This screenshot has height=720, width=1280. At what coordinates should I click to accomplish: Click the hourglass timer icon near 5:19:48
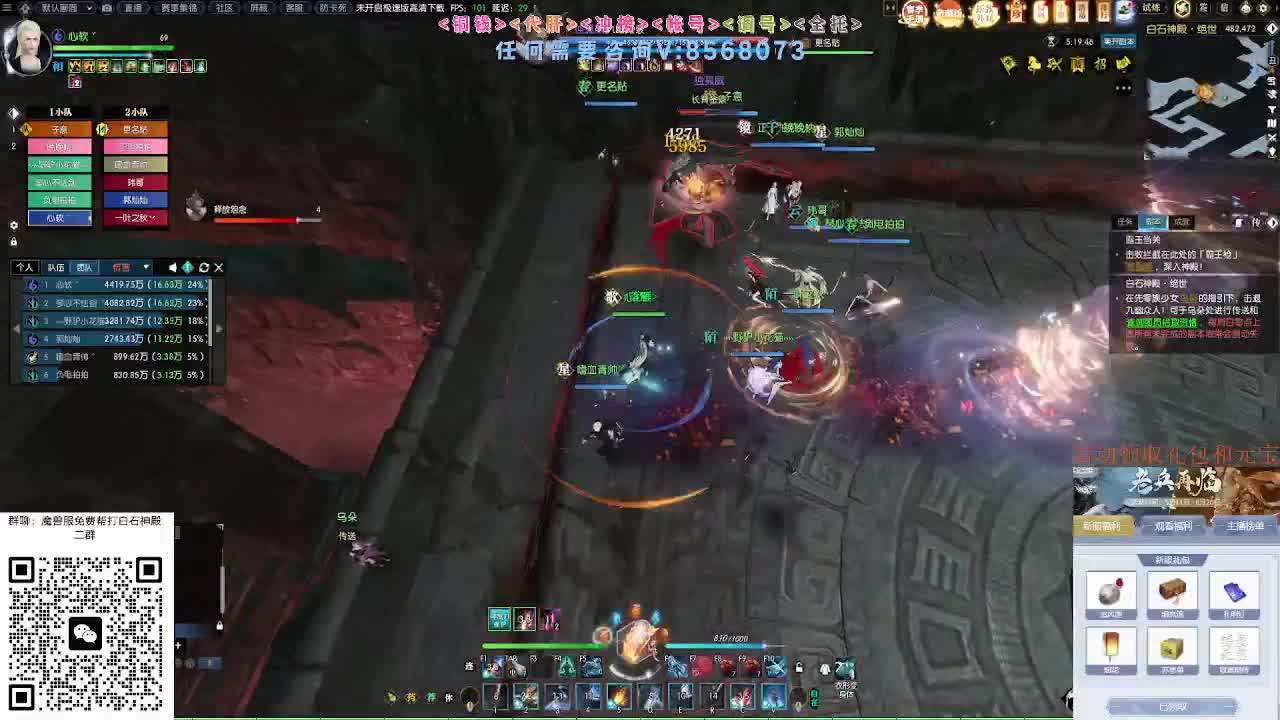coord(1051,41)
